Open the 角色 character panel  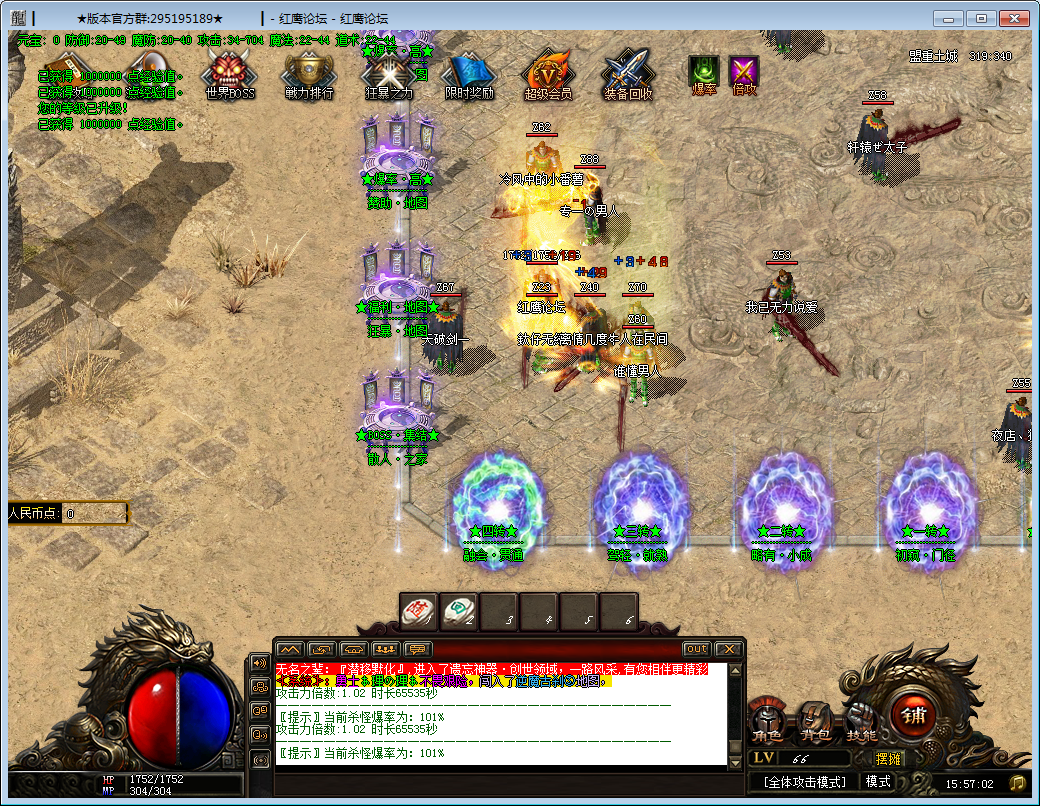[x=768, y=720]
